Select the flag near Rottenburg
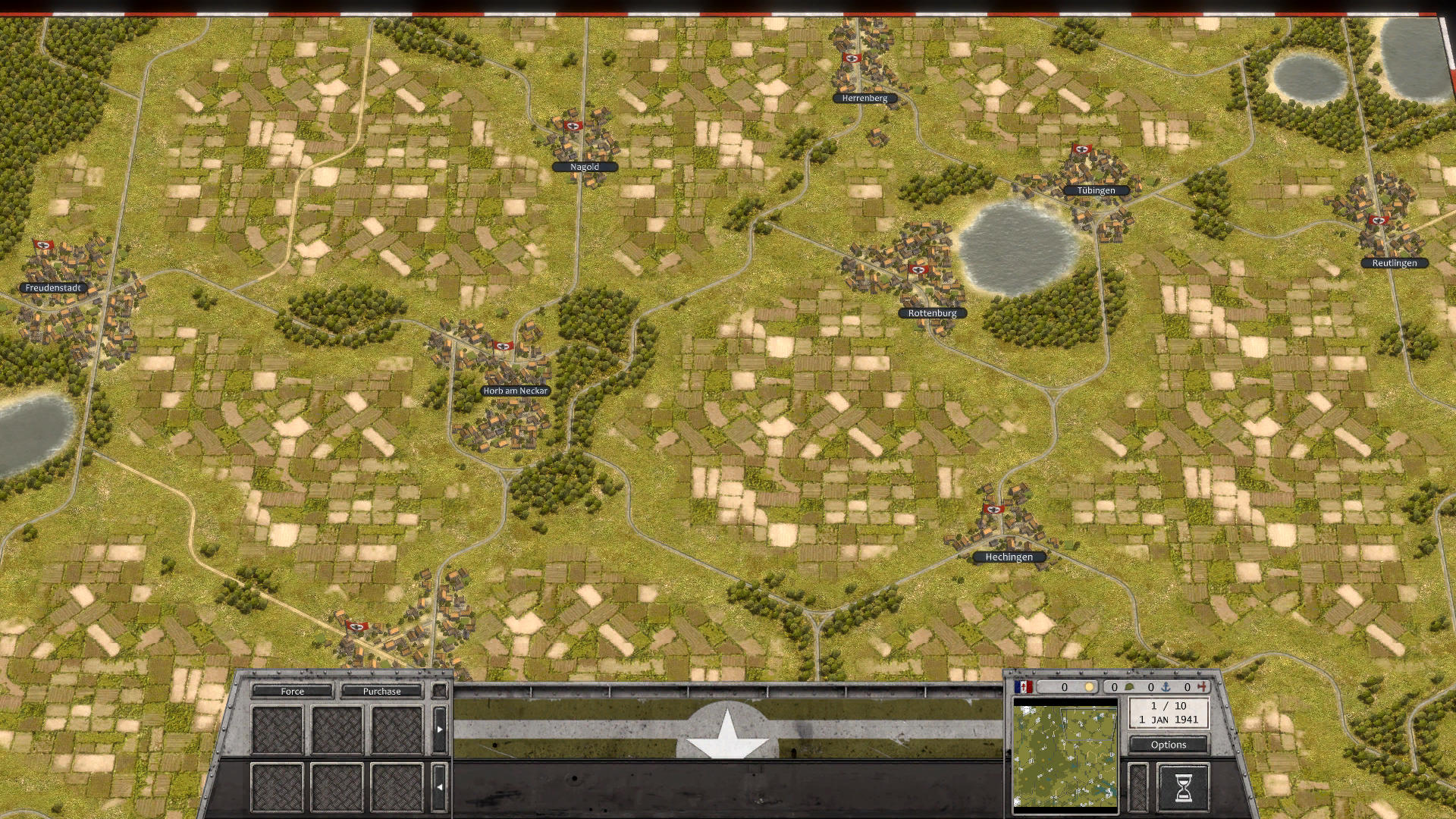This screenshot has height=819, width=1456. (x=918, y=268)
